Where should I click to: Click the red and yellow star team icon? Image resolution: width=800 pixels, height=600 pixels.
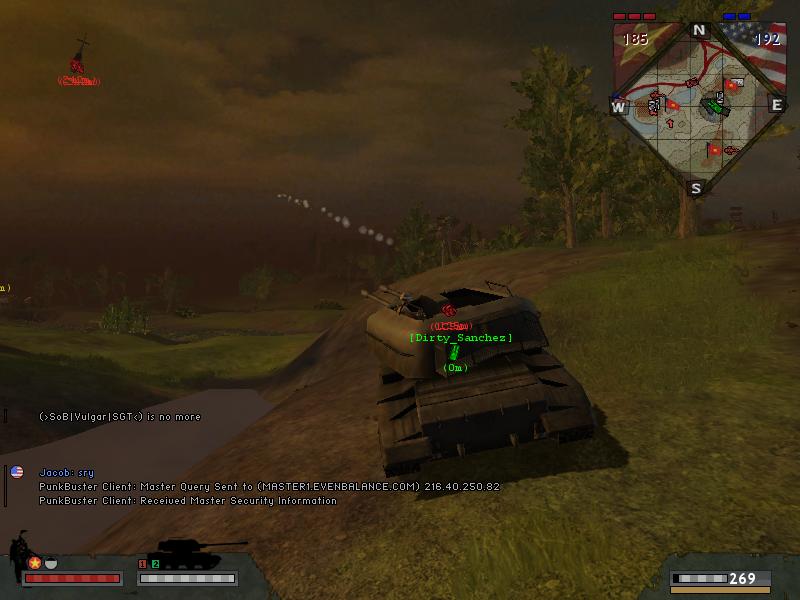coord(34,563)
